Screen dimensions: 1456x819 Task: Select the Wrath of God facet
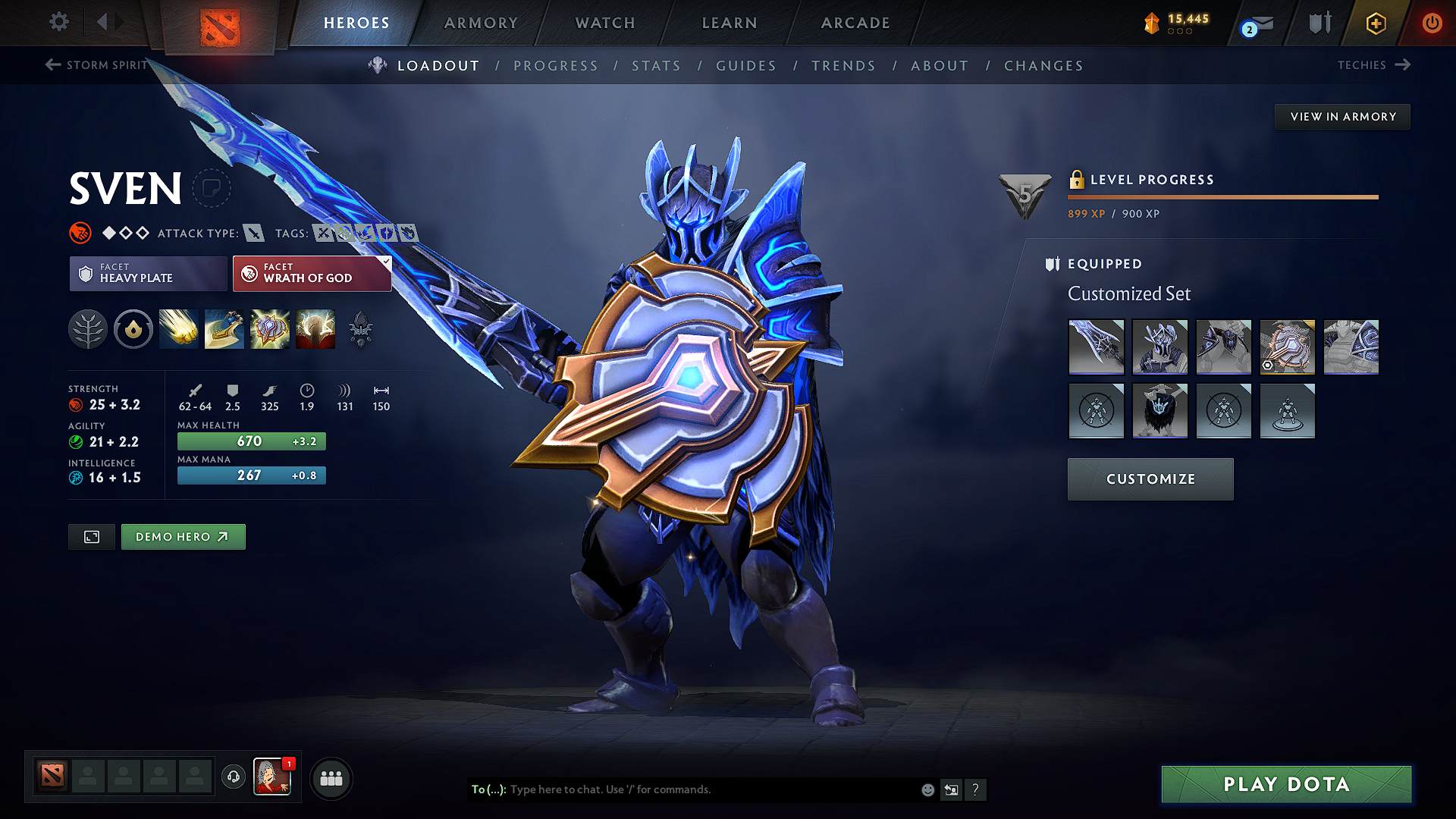312,273
